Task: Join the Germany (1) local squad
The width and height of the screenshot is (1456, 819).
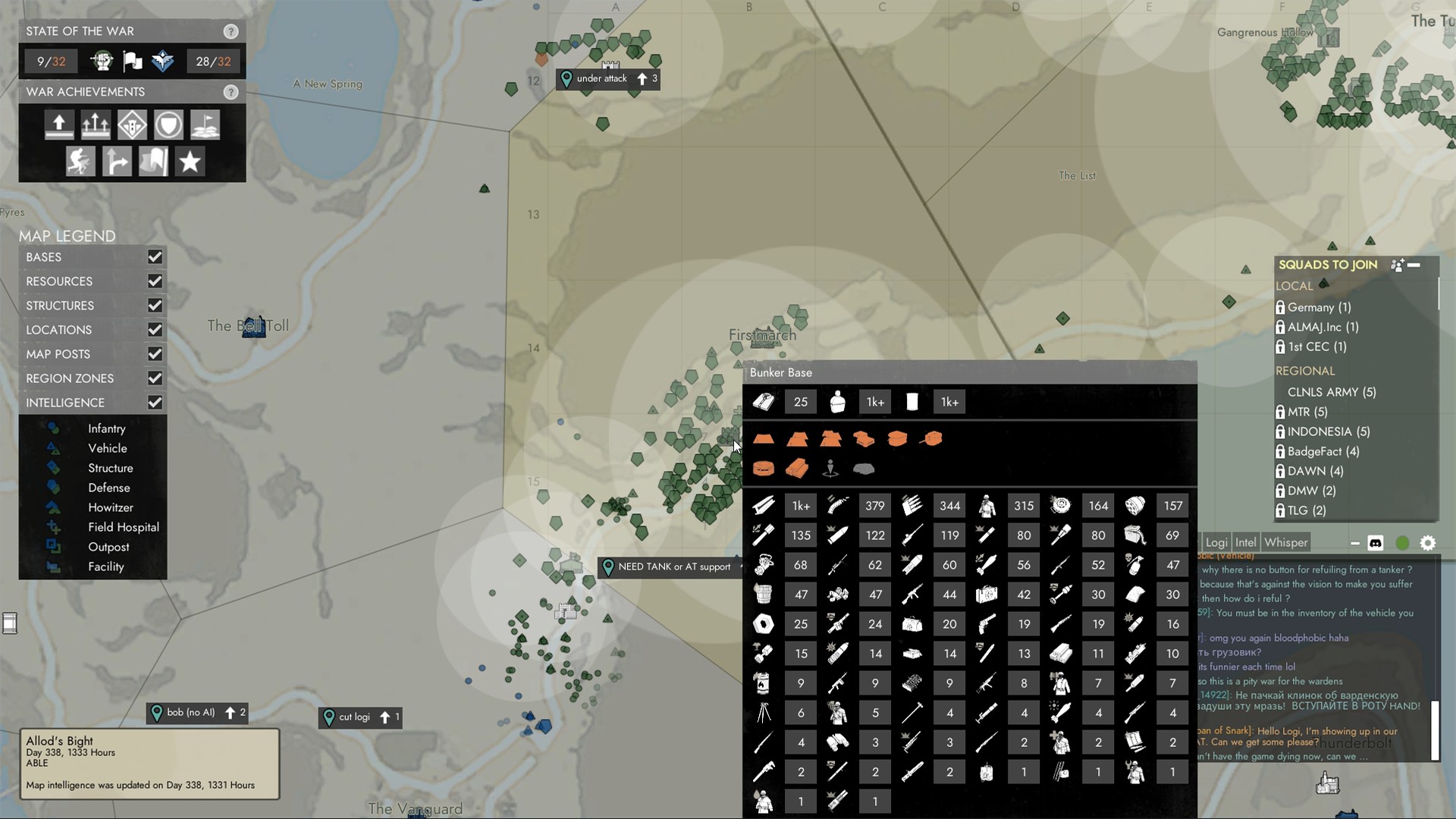Action: point(1319,307)
